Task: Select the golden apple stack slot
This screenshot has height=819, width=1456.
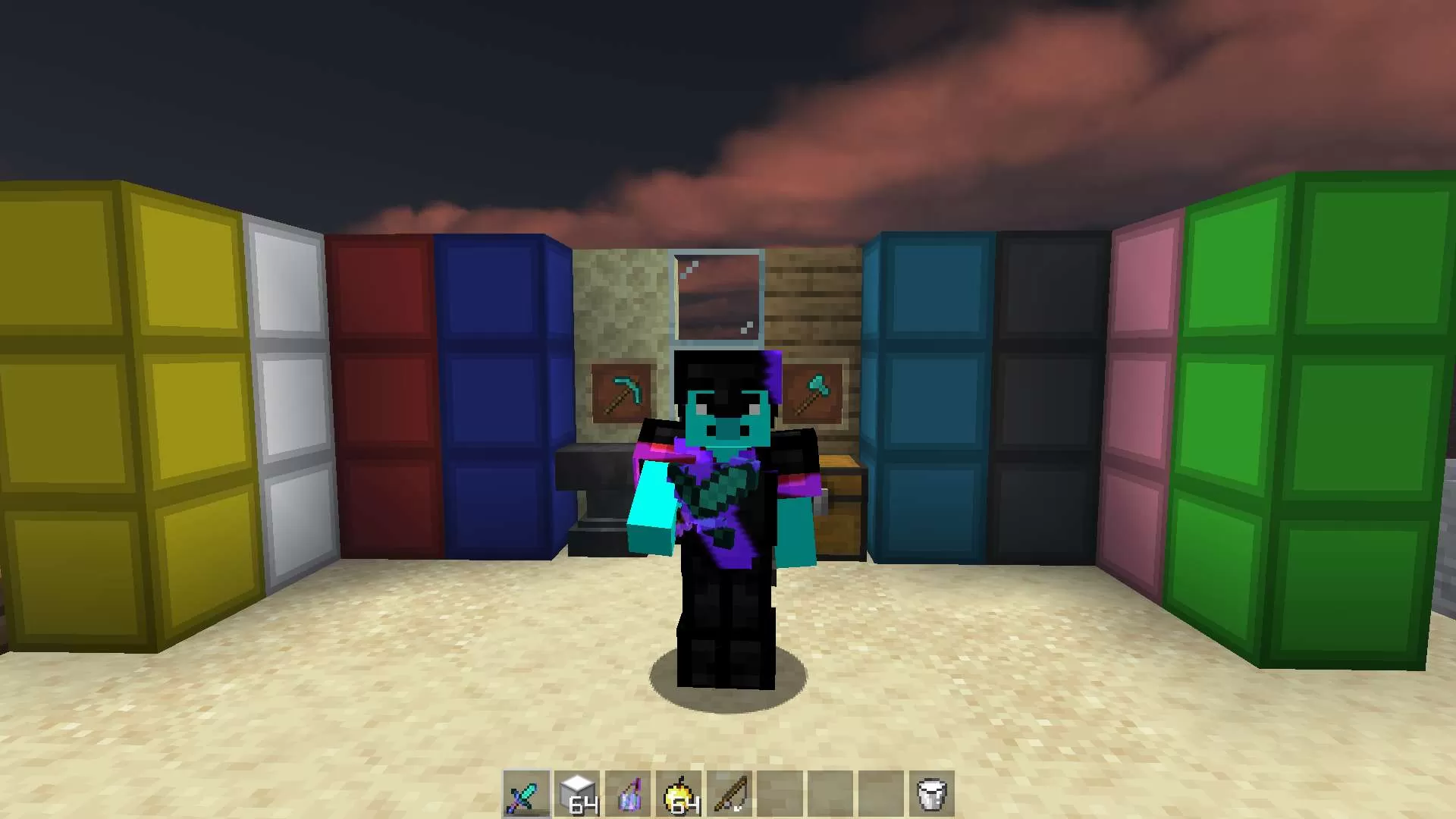Action: (x=679, y=795)
